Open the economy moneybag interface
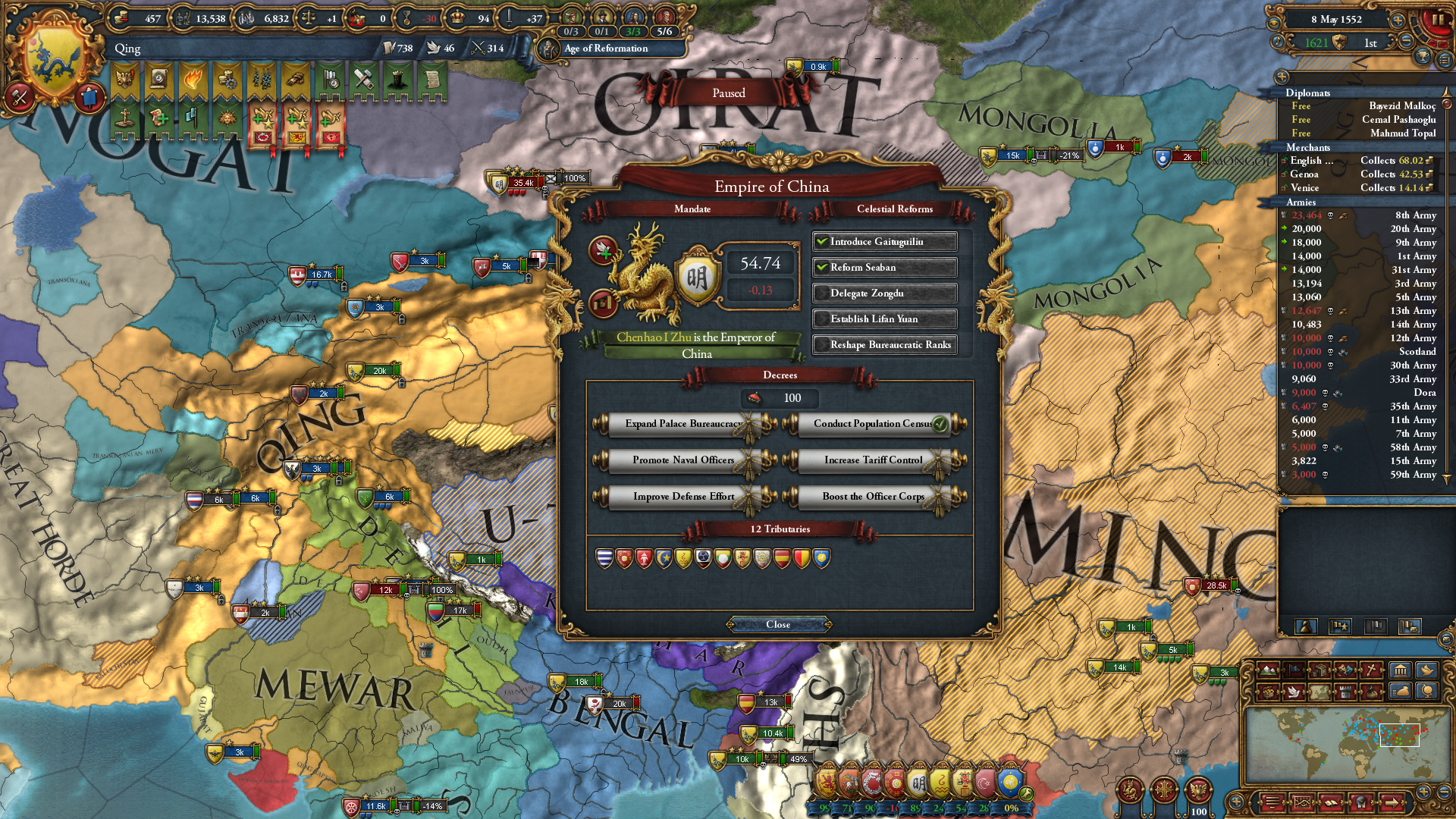The image size is (1456, 819). 1400,692
